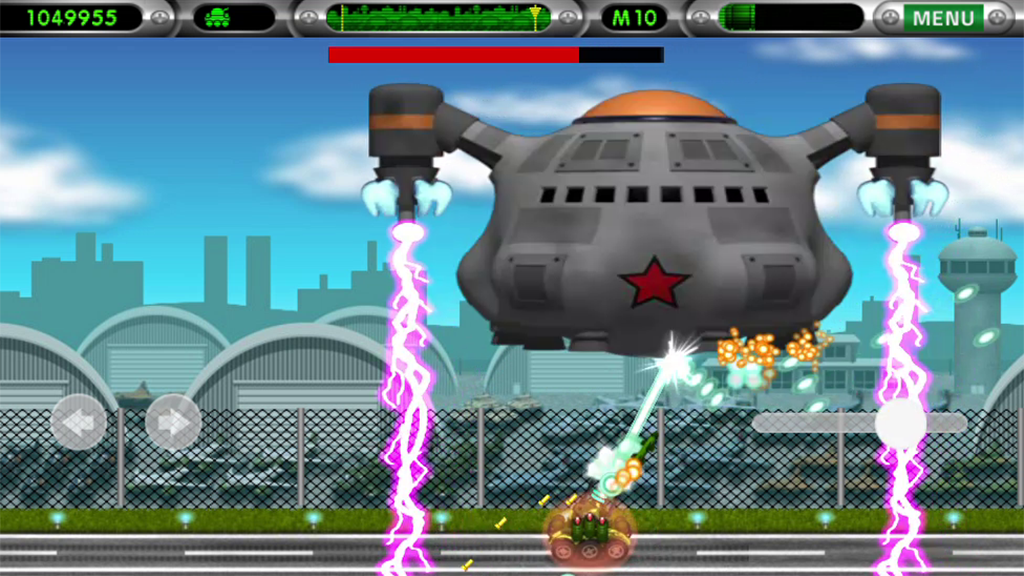
Task: Open the green MENU button
Action: point(943,18)
